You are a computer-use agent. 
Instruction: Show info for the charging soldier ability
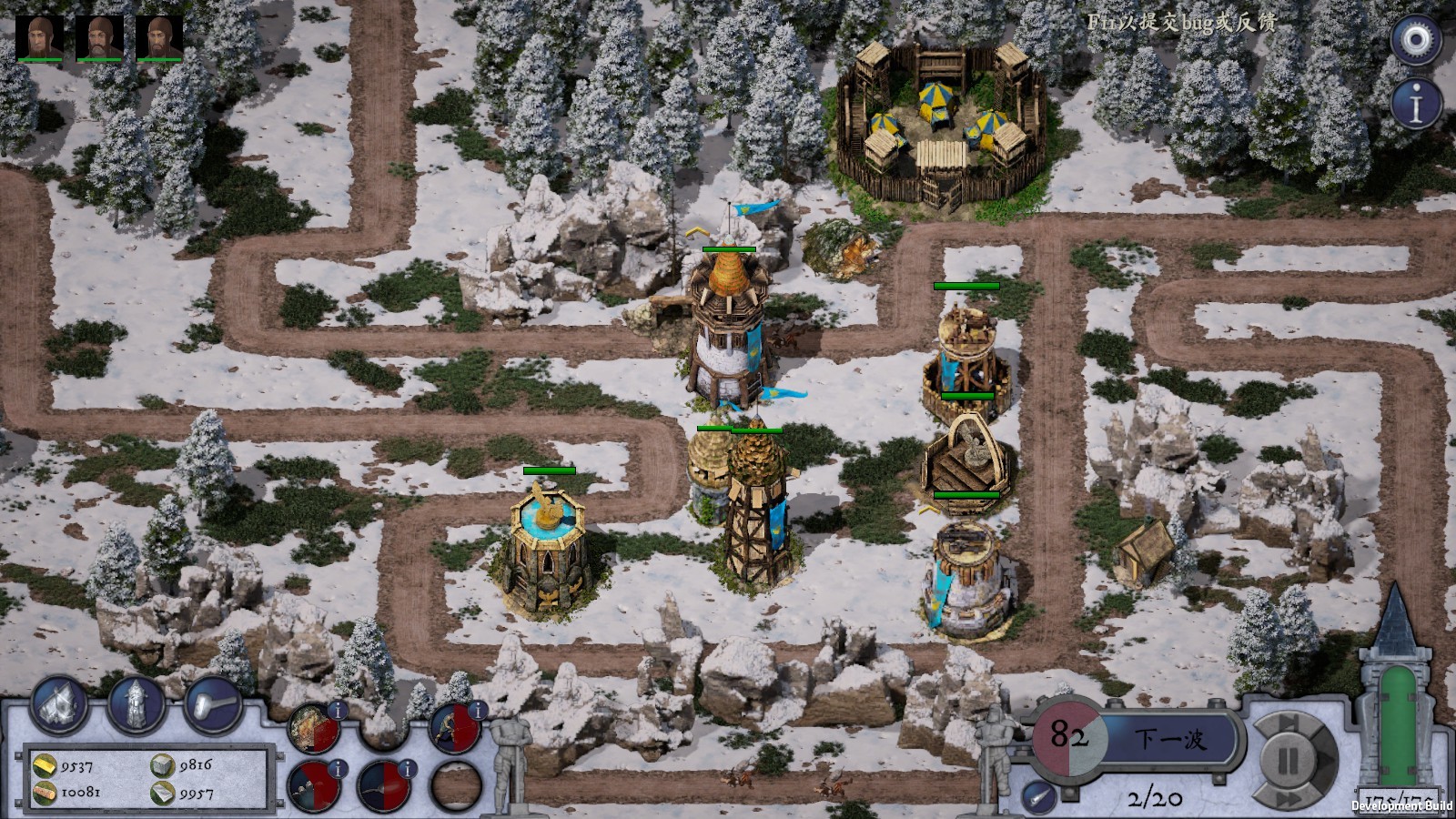pos(477,710)
